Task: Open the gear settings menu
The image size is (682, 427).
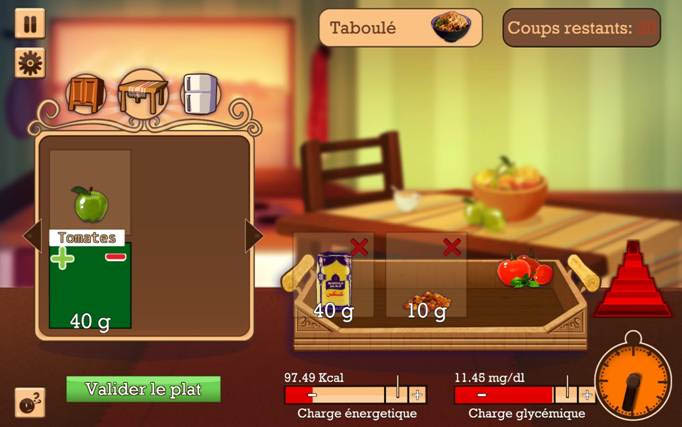Action: pyautogui.click(x=30, y=62)
